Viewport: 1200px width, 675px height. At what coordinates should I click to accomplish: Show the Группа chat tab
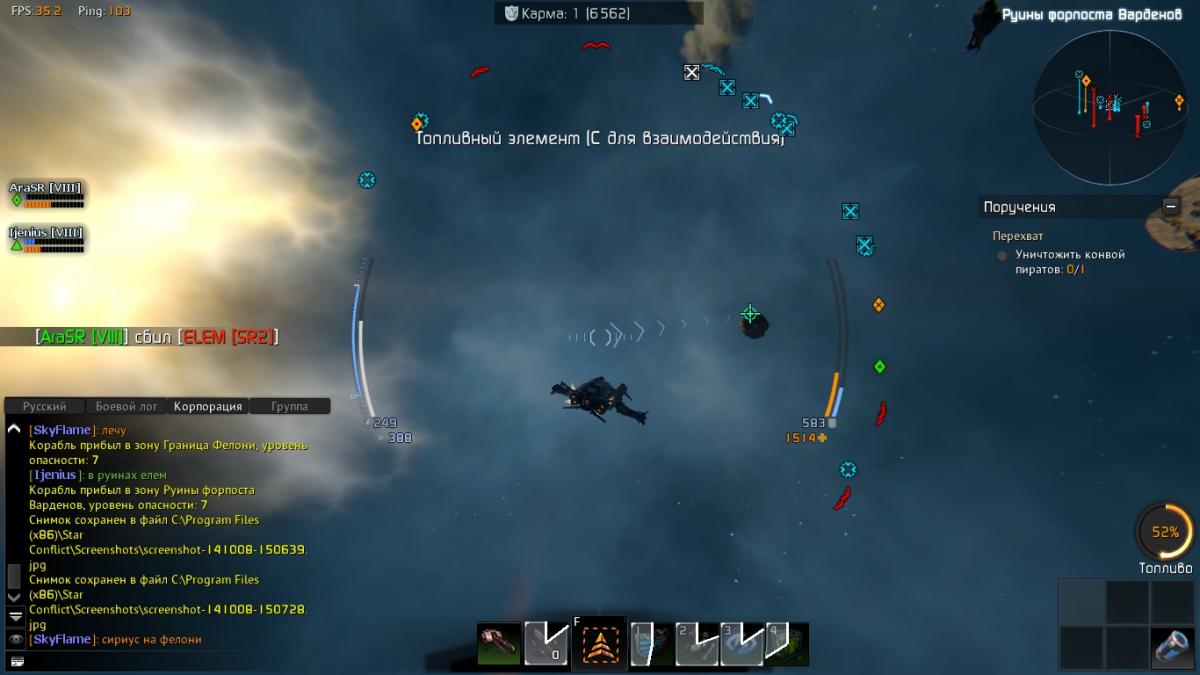pos(289,407)
